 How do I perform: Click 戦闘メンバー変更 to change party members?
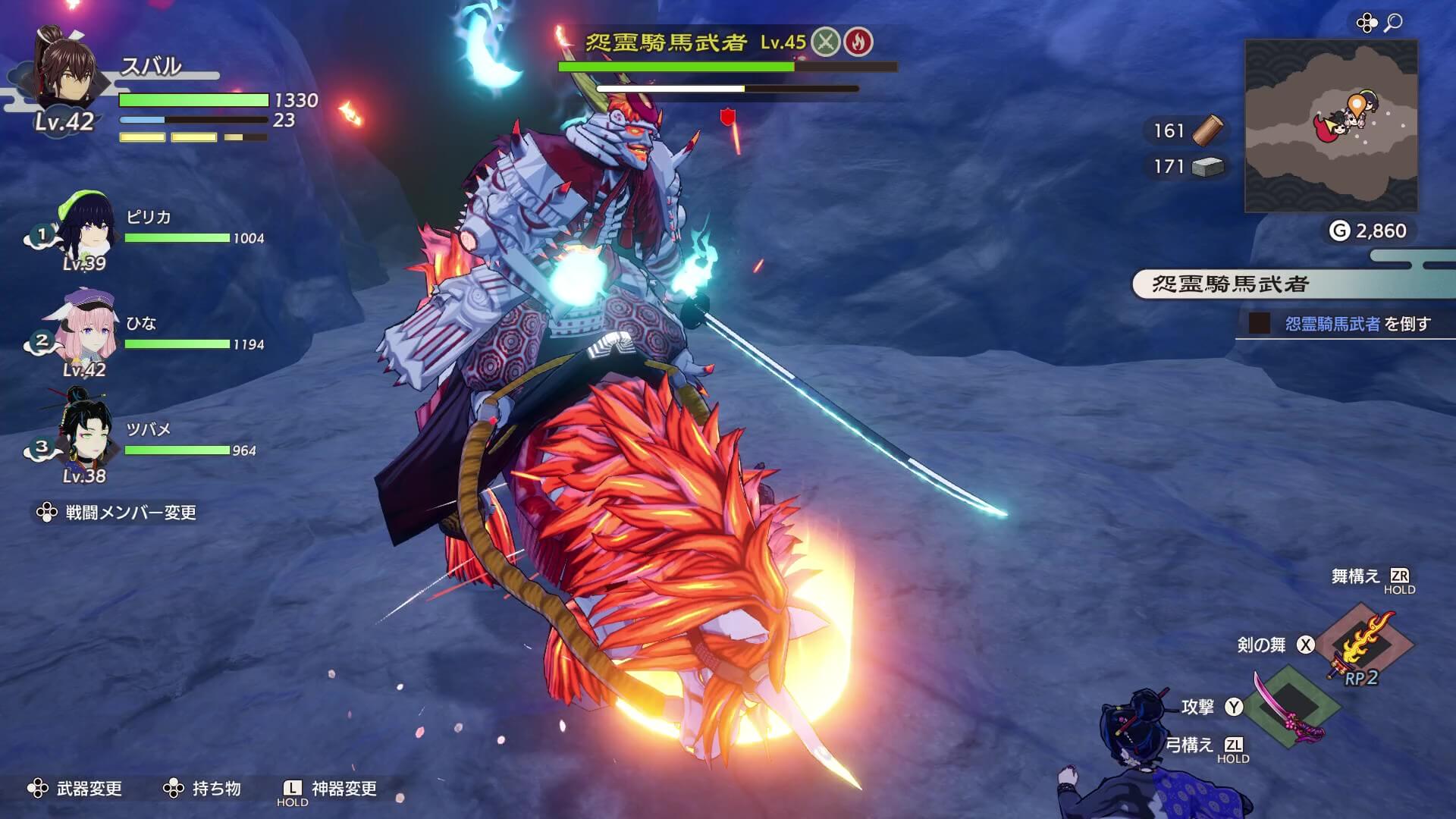[125, 514]
